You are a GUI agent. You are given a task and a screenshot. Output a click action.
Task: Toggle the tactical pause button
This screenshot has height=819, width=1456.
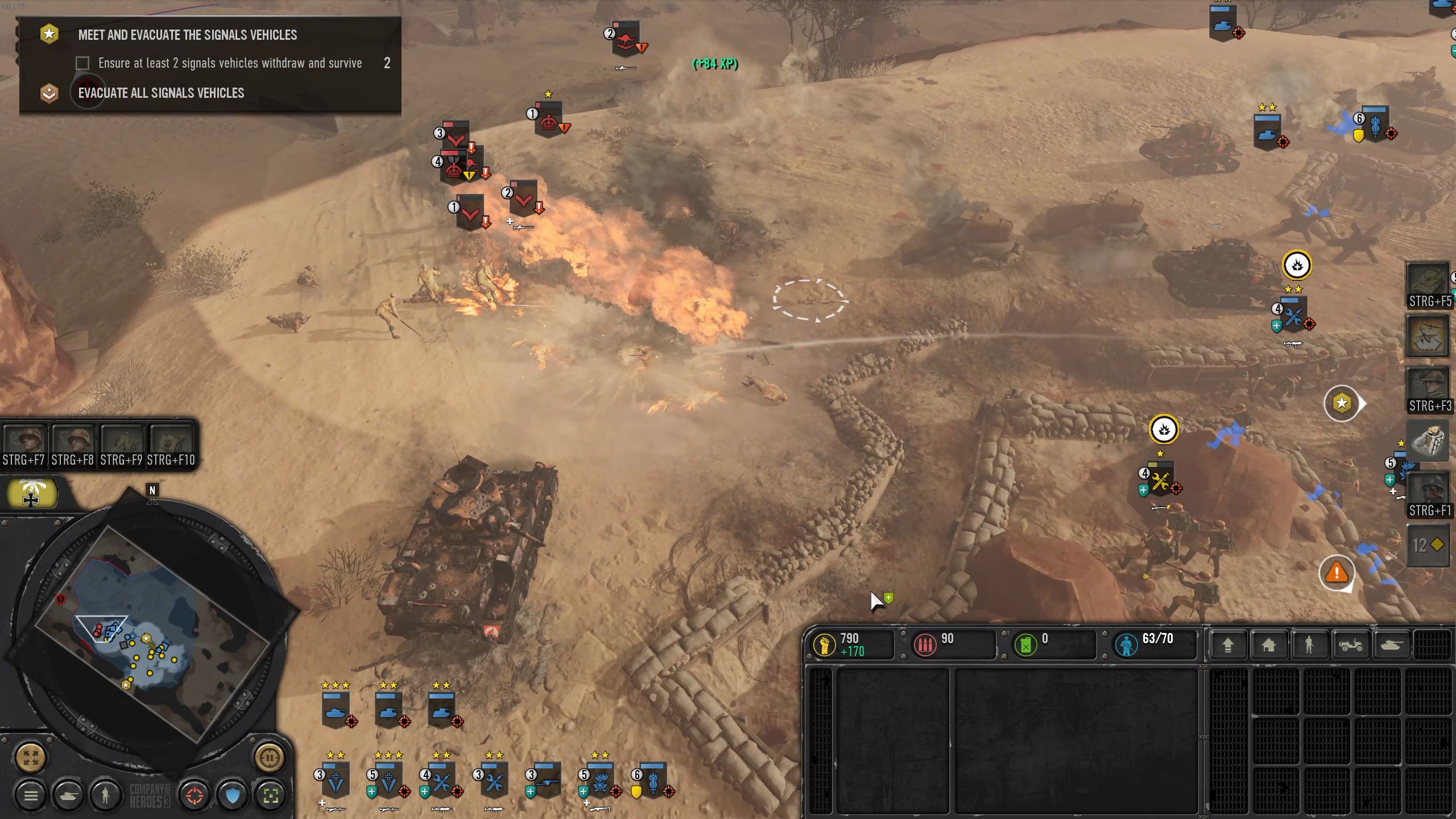pyautogui.click(x=269, y=758)
